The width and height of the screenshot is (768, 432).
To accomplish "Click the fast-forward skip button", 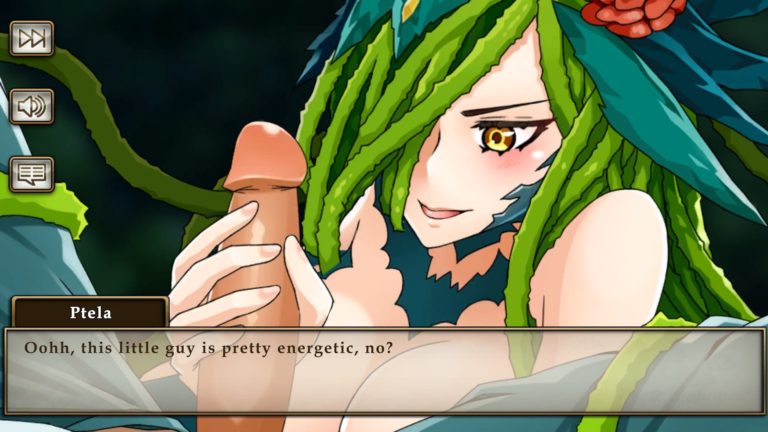I will pos(31,39).
